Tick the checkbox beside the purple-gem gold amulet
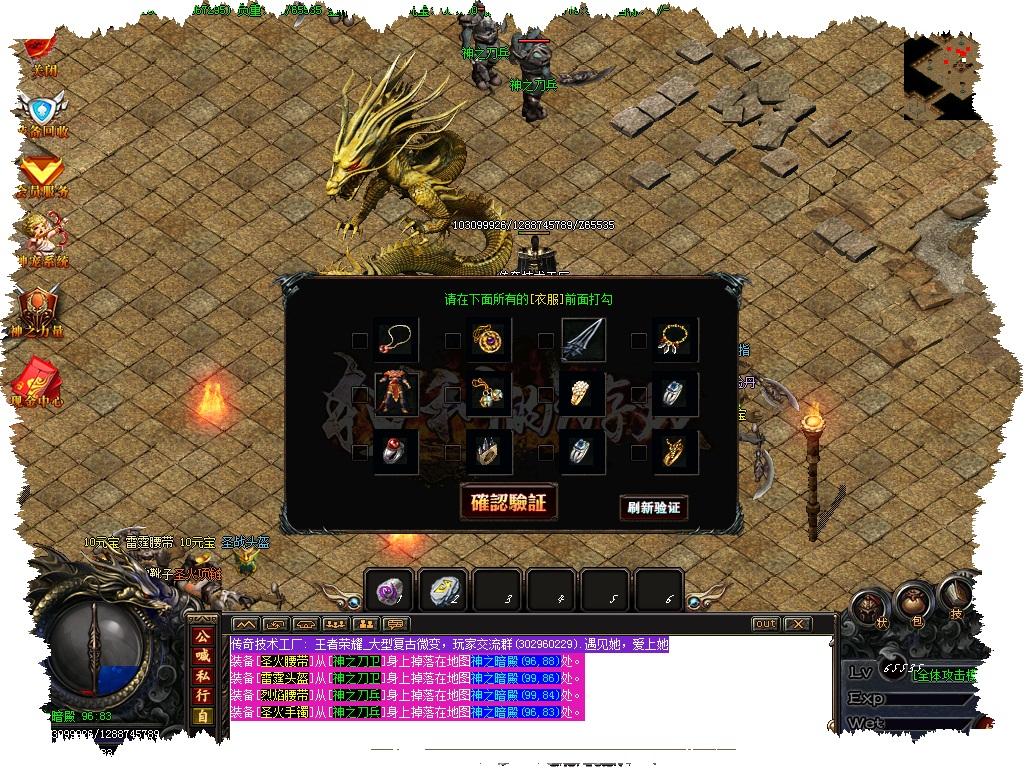The height and width of the screenshot is (768, 1024). [x=453, y=341]
